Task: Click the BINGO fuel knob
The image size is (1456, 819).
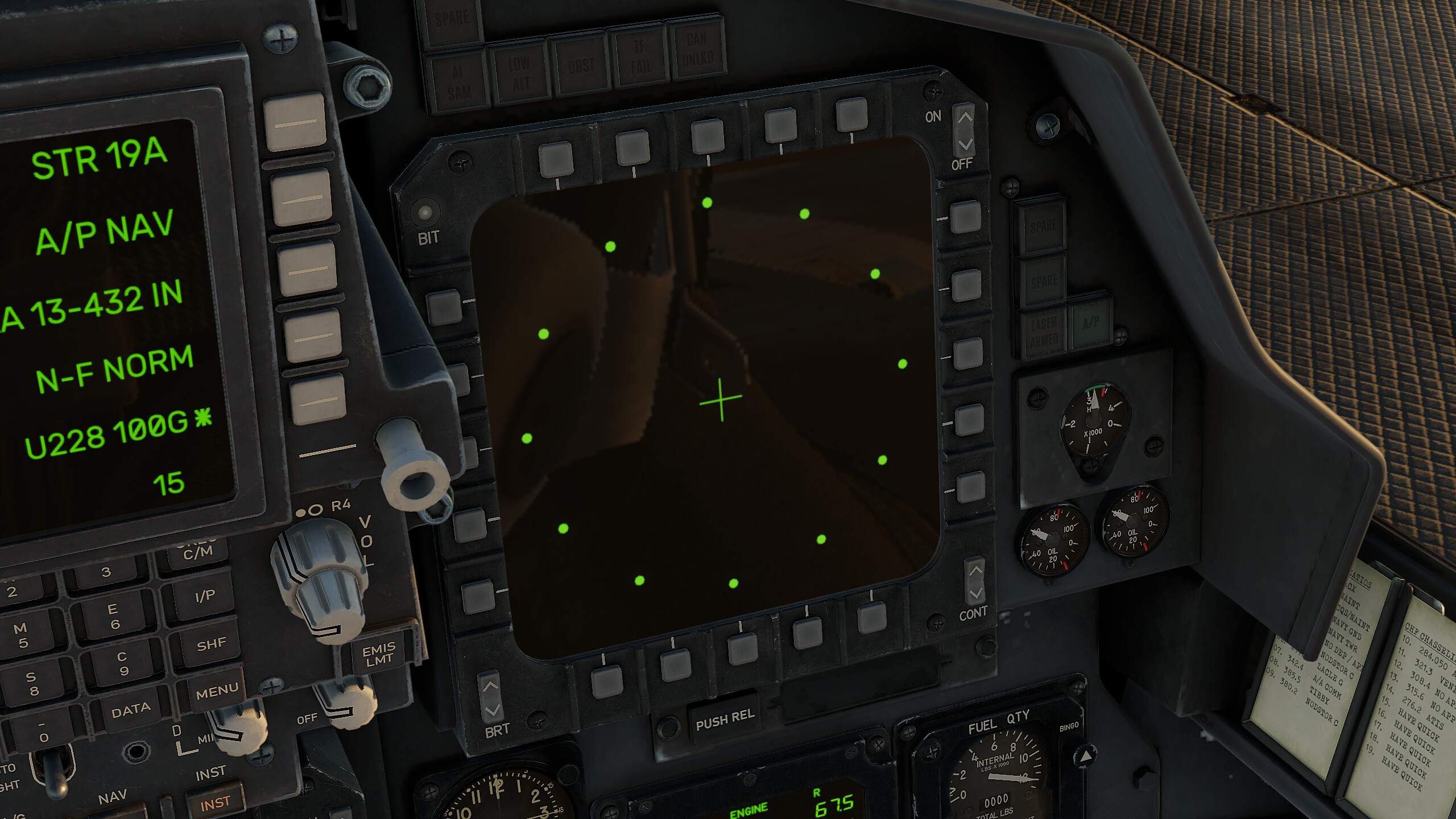Action: [1085, 756]
